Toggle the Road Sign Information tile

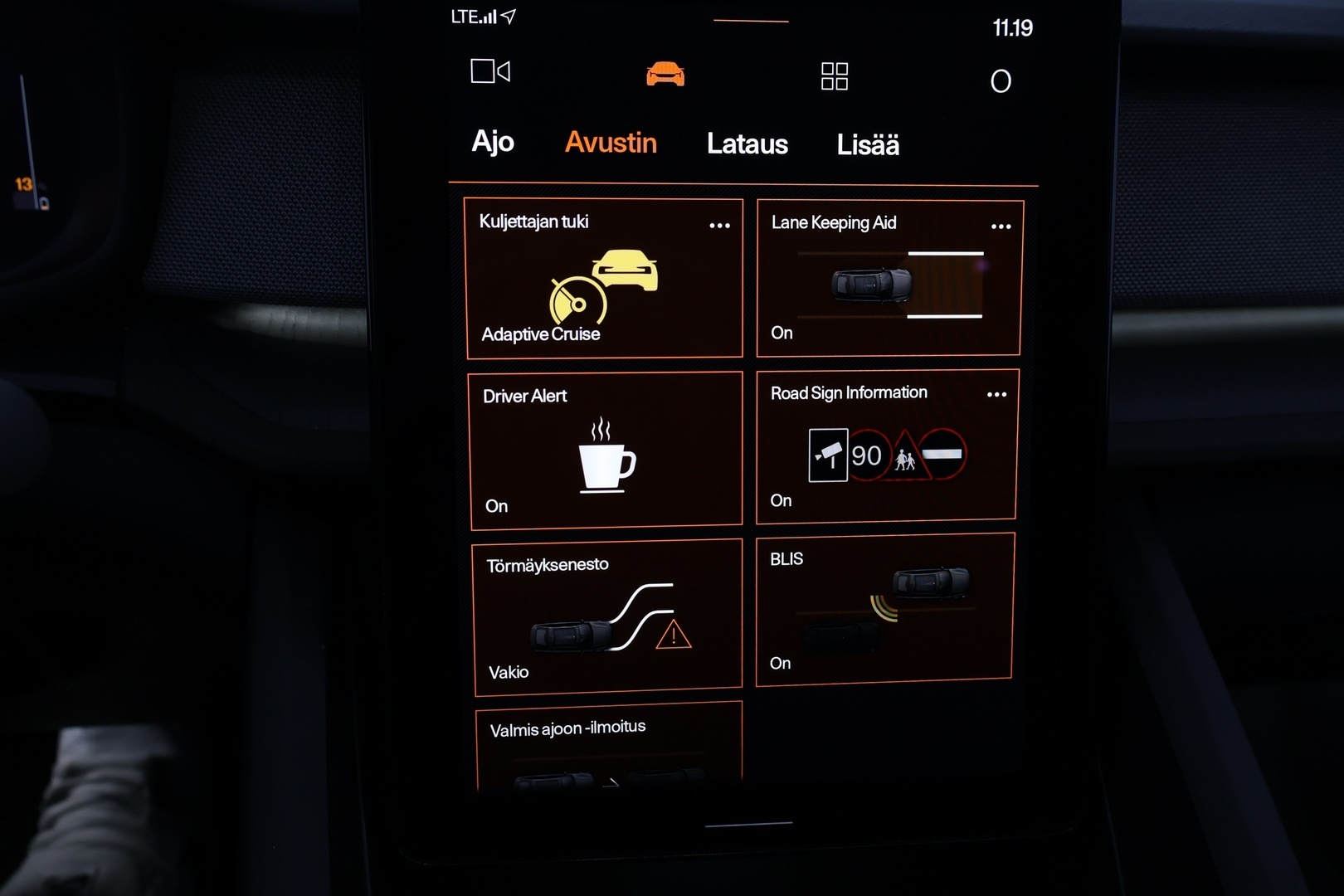[x=886, y=447]
